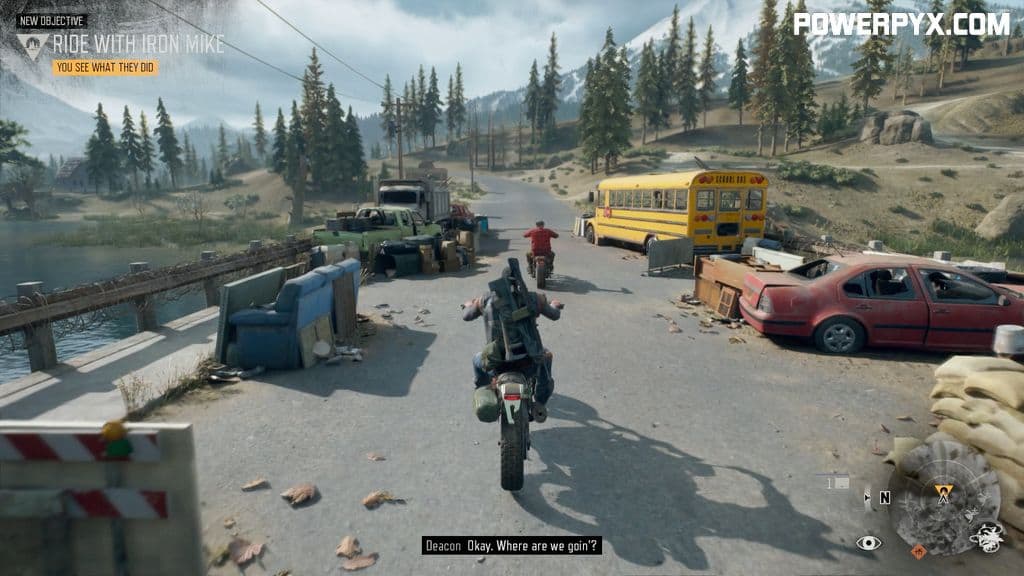The width and height of the screenshot is (1024, 576).
Task: Click the triangular objective emblem icon
Action: (32, 45)
